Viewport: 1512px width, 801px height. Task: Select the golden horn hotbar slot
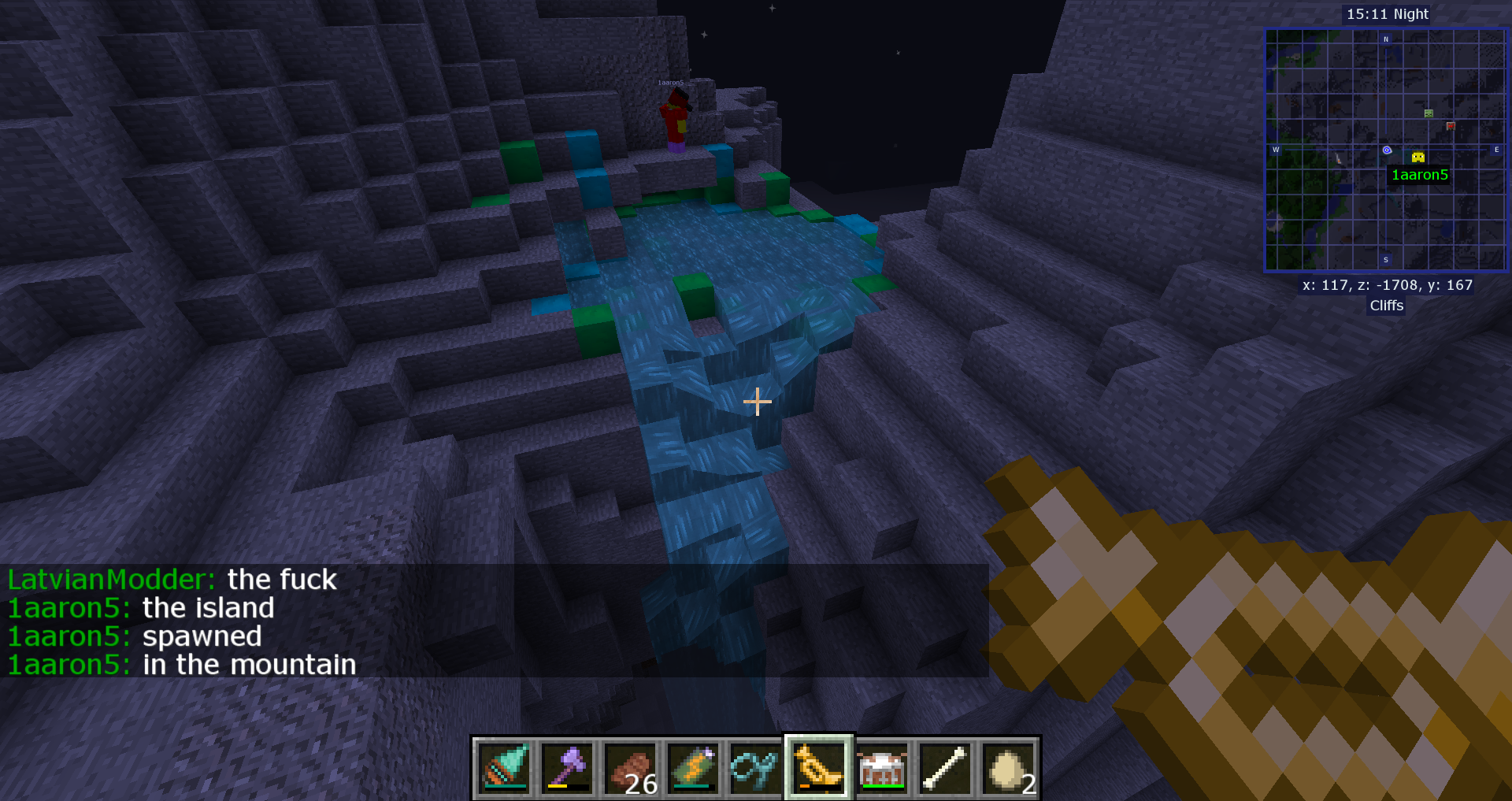click(x=819, y=767)
